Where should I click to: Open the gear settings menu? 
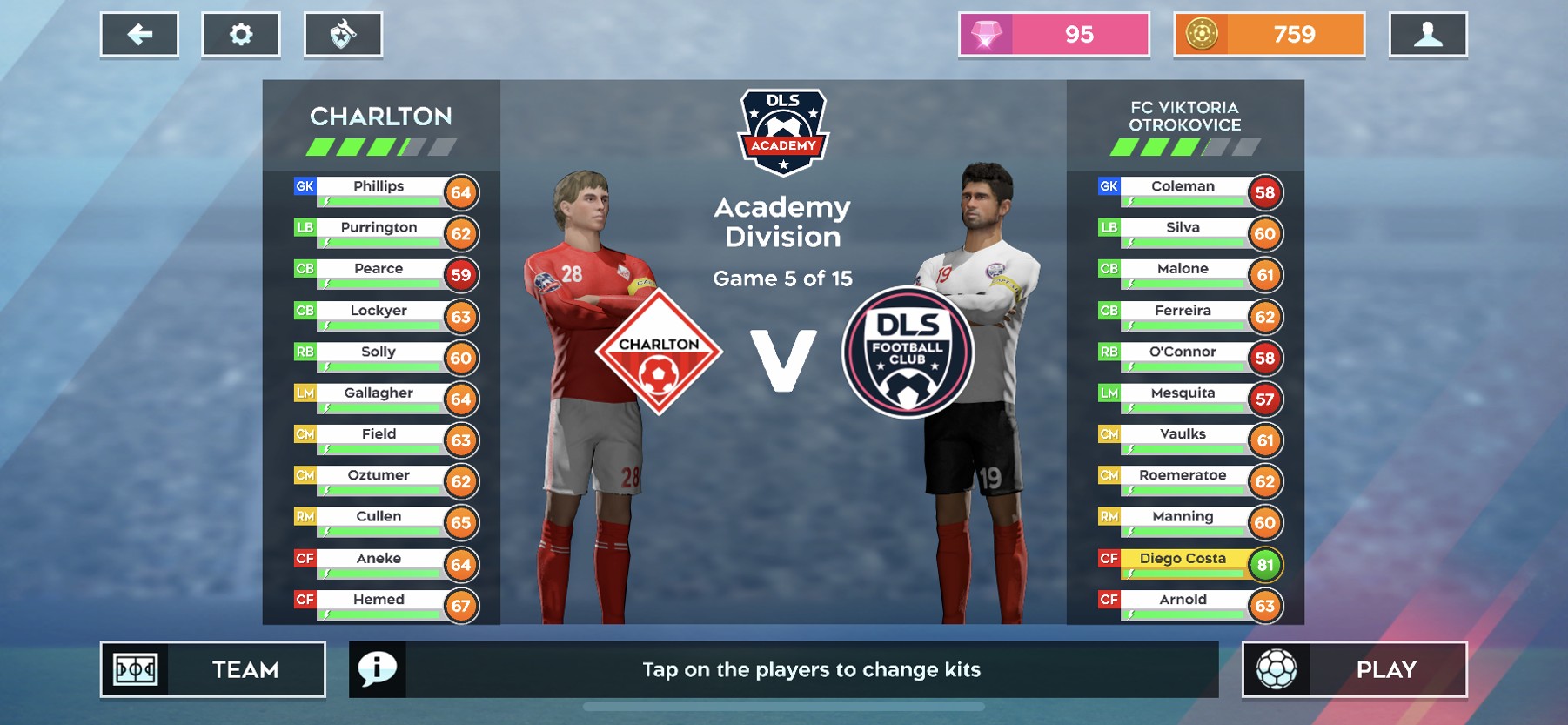coord(241,35)
